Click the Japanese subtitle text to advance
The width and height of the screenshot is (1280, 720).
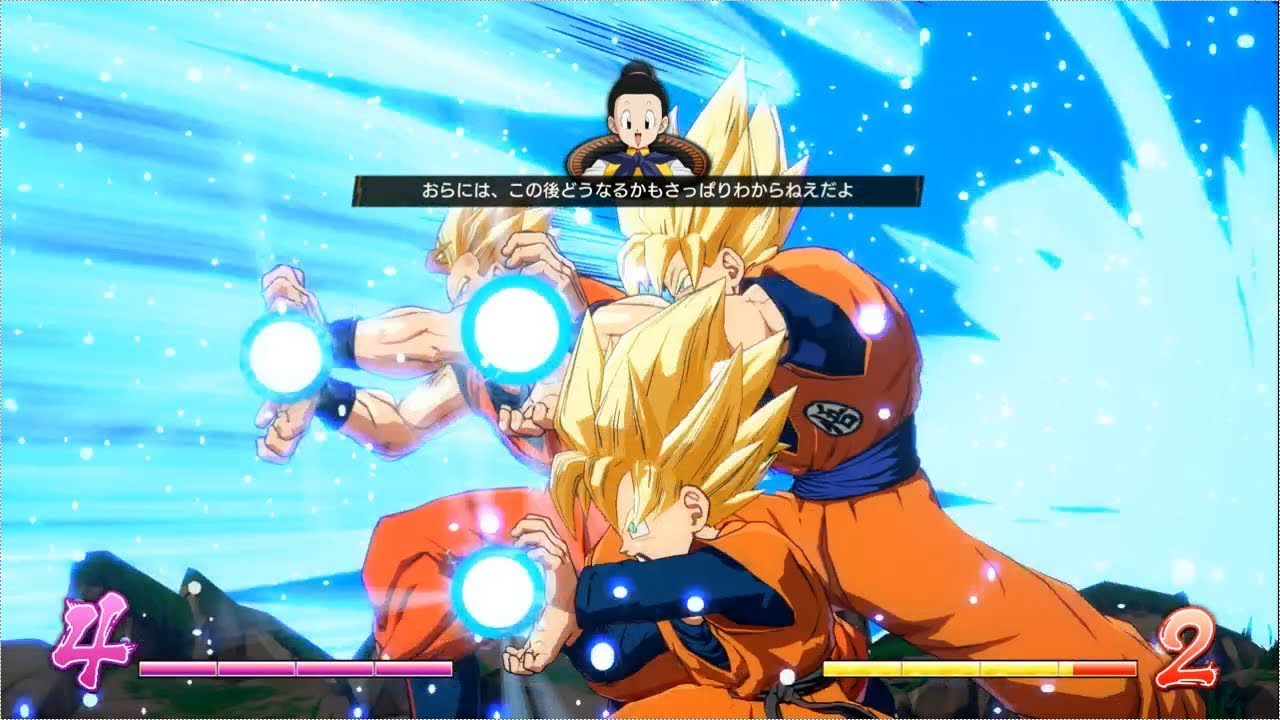point(640,188)
